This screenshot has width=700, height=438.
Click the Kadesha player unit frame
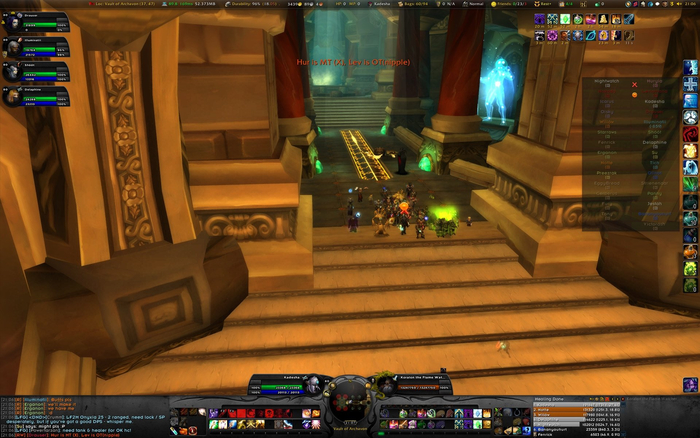coord(283,384)
